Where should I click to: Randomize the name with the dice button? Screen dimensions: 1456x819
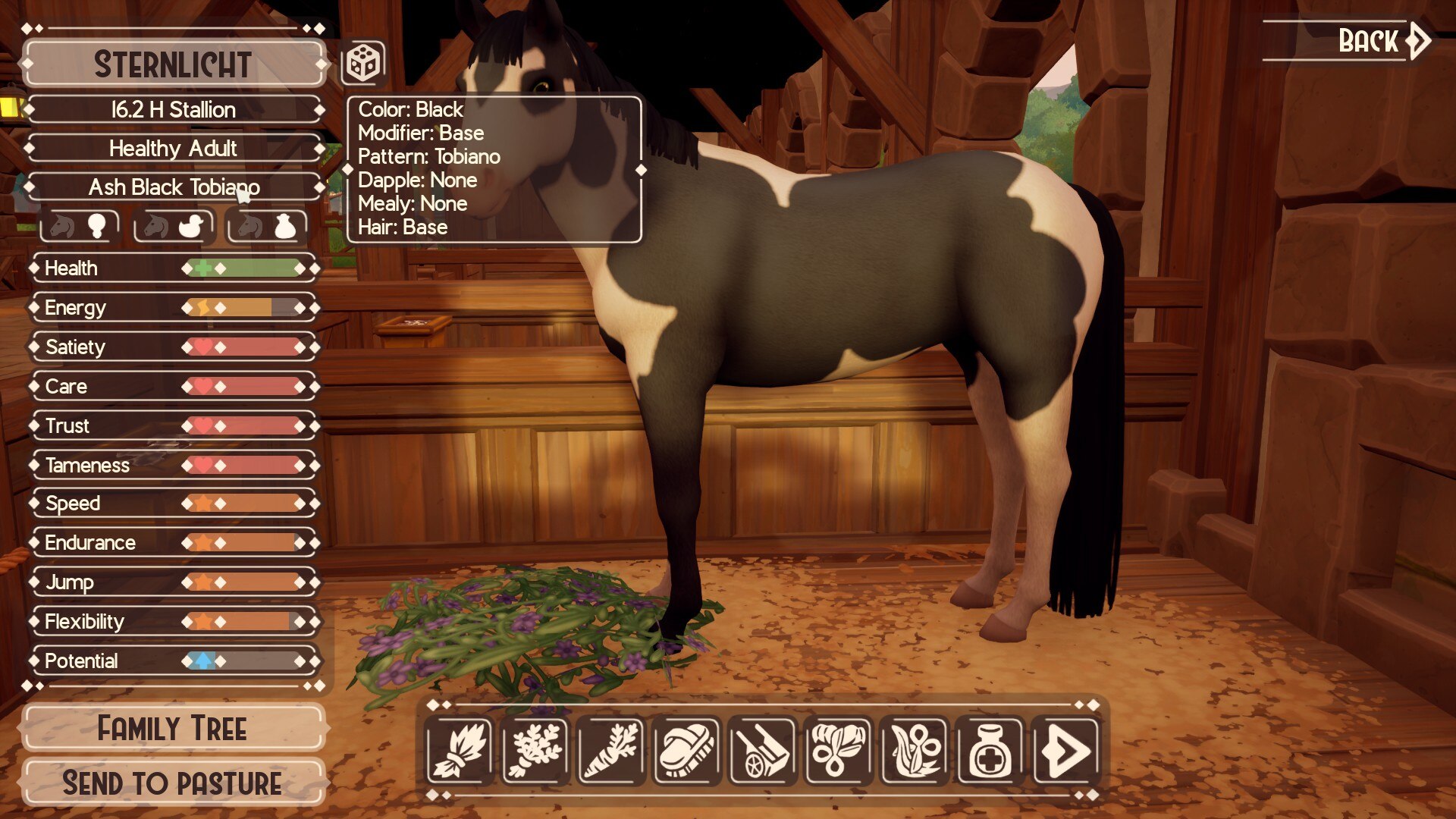(x=362, y=63)
